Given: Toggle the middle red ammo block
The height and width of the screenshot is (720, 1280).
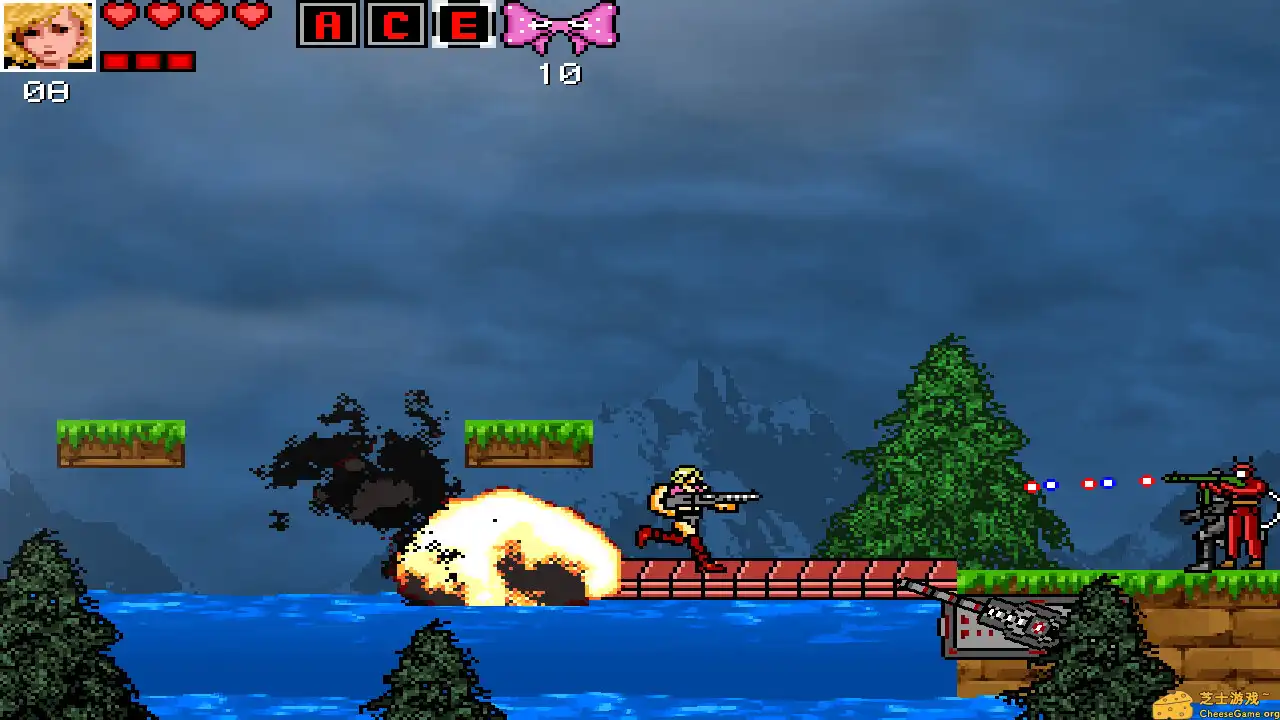Looking at the screenshot, I should coord(150,61).
